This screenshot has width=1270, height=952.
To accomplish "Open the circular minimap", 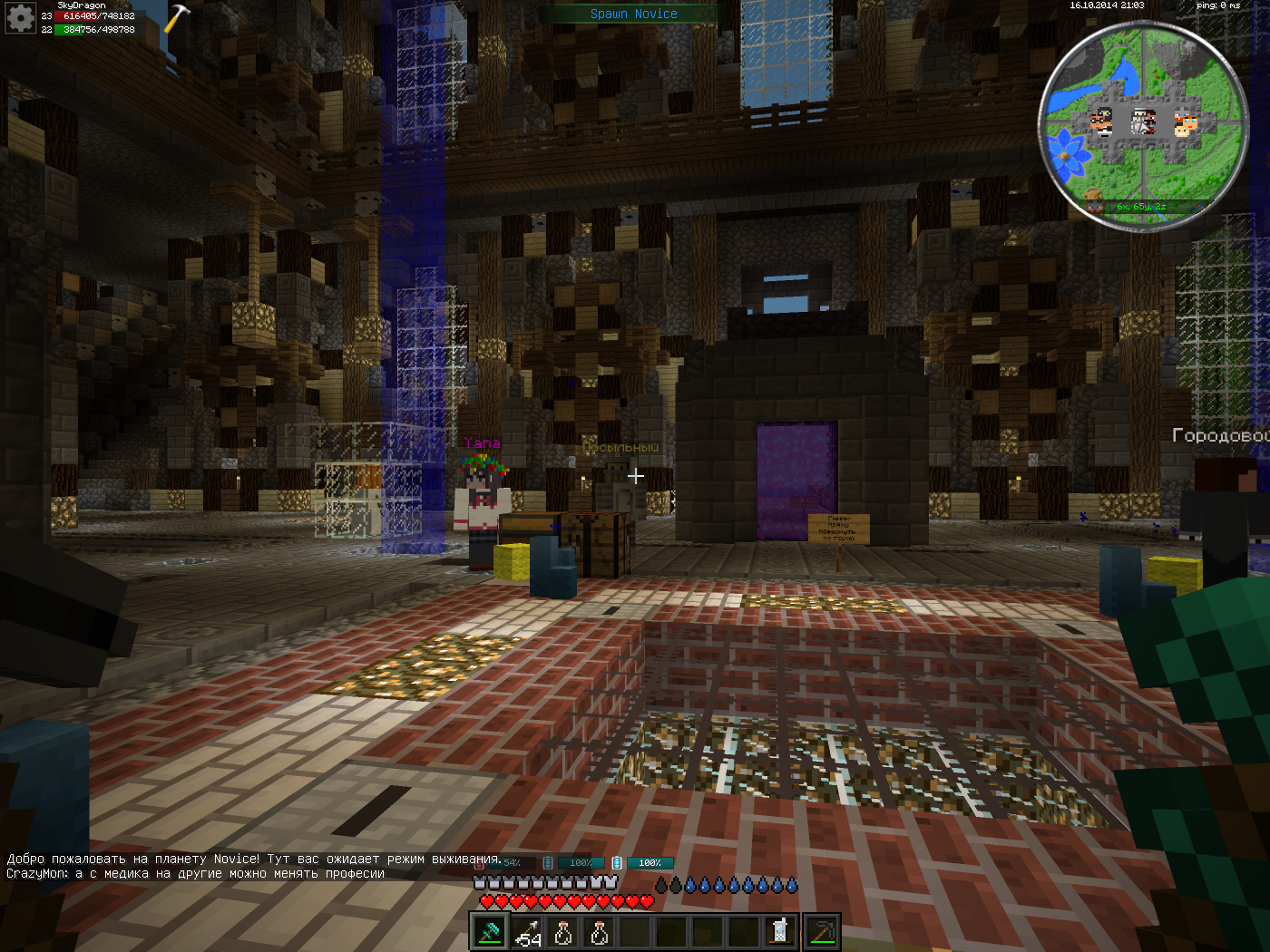I will click(x=1143, y=125).
